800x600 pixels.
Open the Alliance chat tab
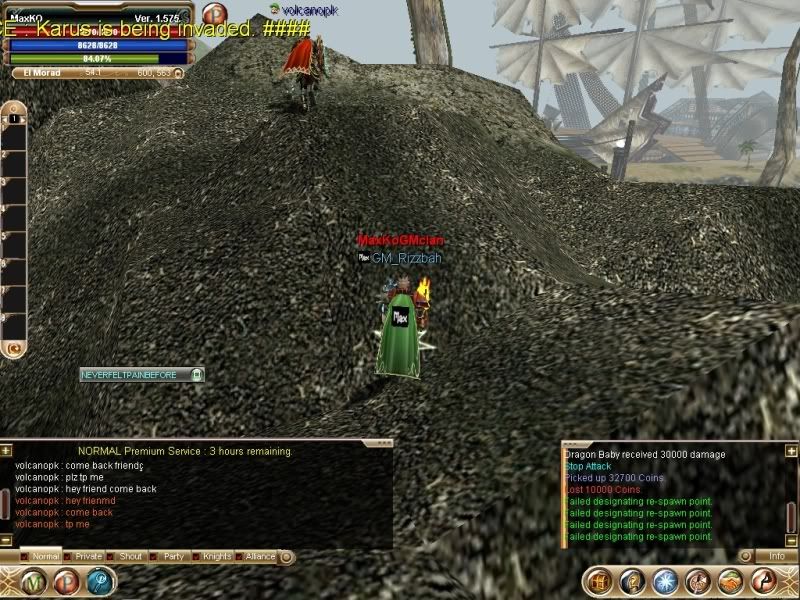coord(259,556)
